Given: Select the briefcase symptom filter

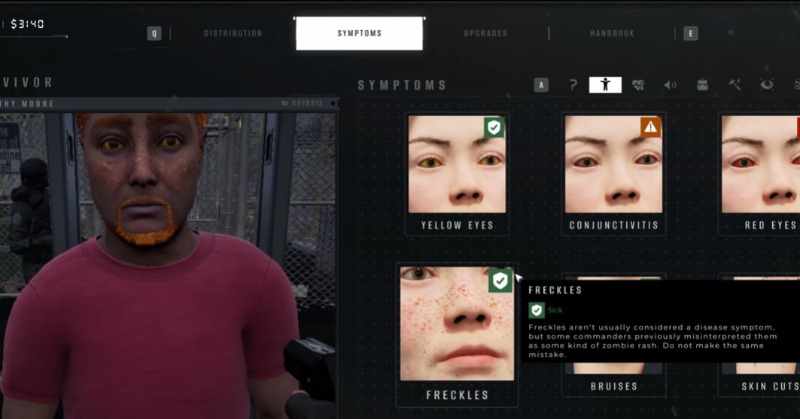Looking at the screenshot, I should pos(703,85).
